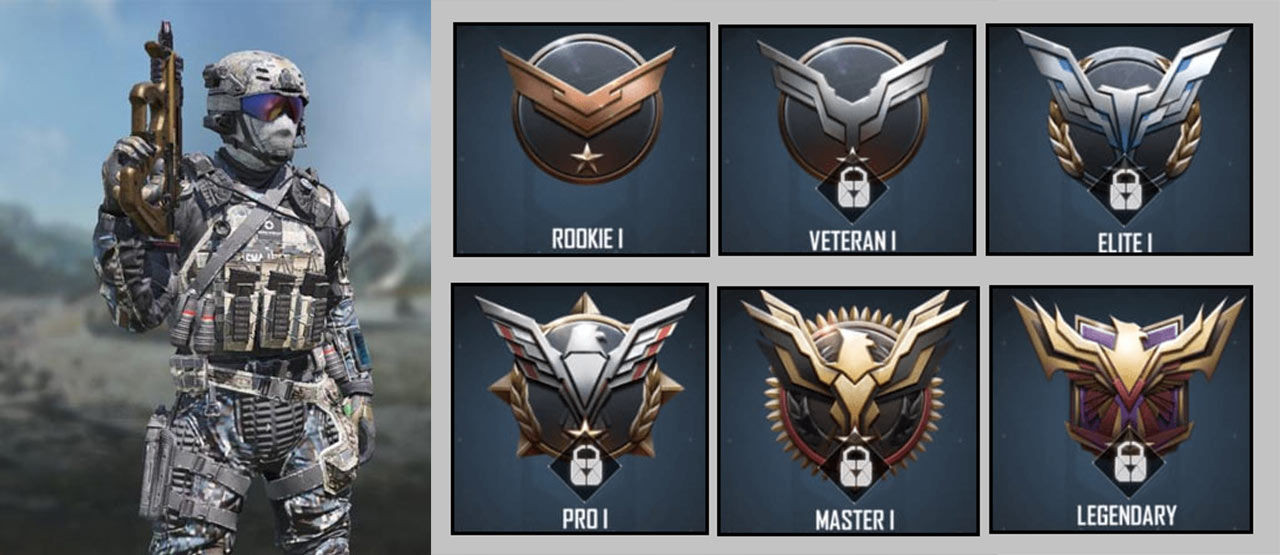Choose the Veteran I rank badge

click(847, 139)
